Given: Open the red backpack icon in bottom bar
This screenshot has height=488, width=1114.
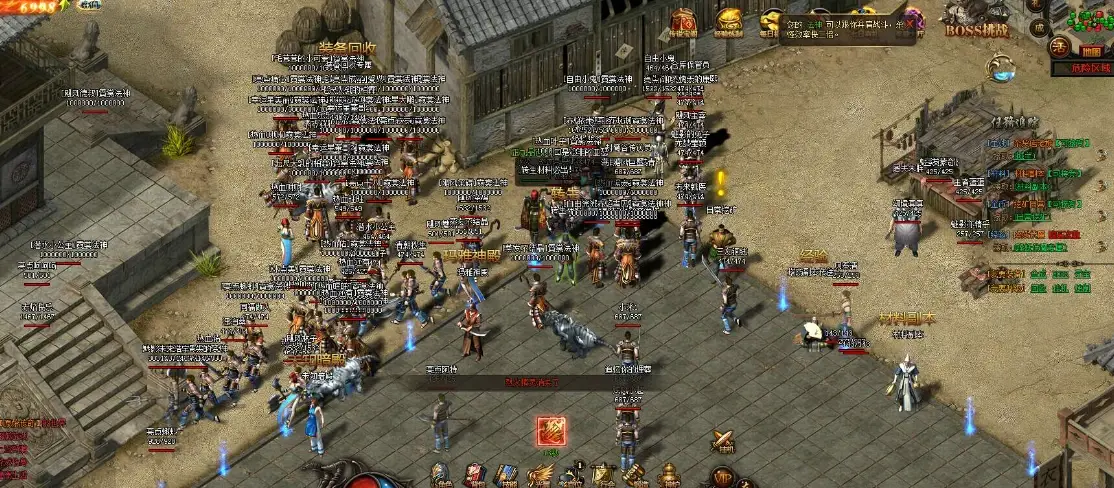Looking at the screenshot, I should [x=475, y=476].
